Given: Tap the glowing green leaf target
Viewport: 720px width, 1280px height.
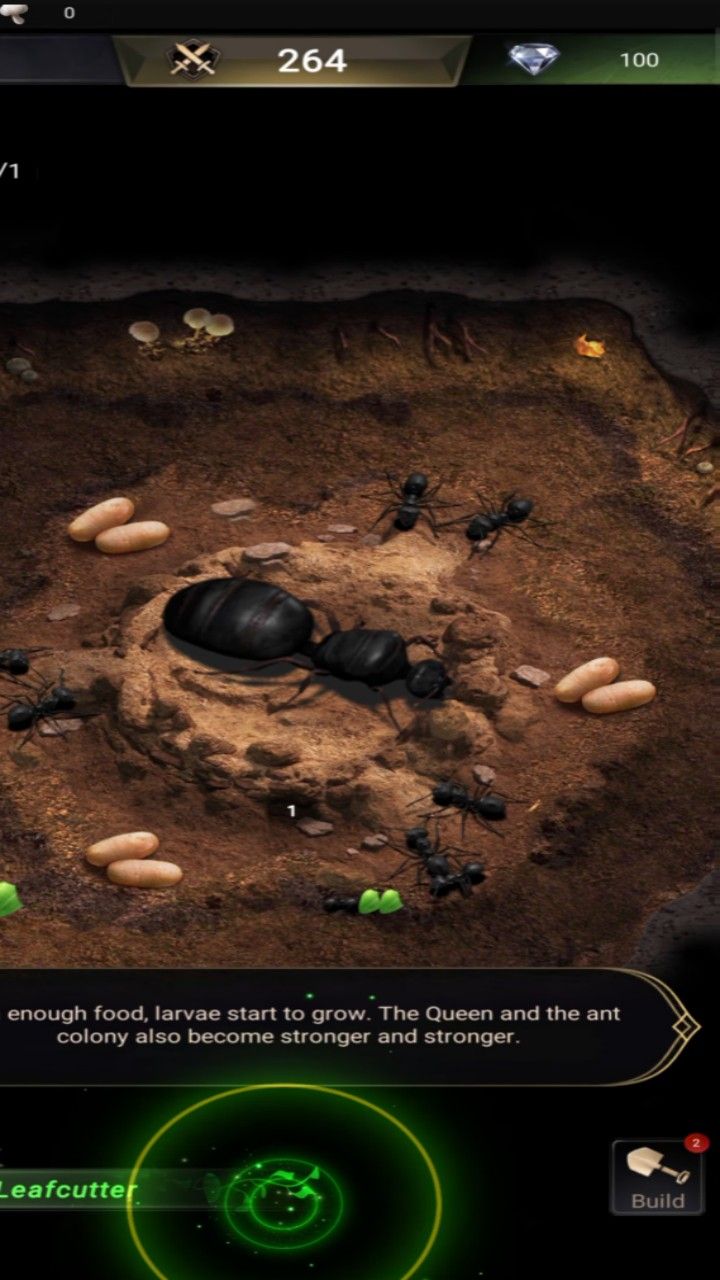Looking at the screenshot, I should tap(283, 1193).
